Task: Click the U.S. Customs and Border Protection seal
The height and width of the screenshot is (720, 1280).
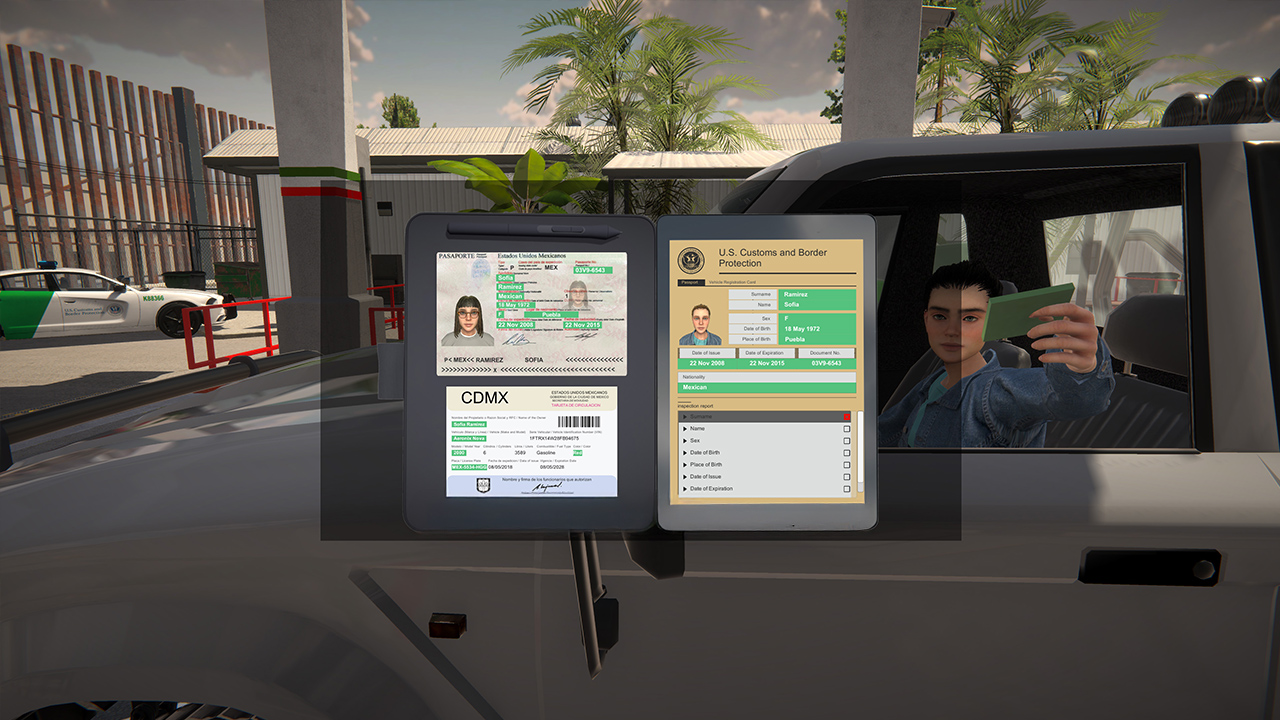Action: [x=691, y=260]
